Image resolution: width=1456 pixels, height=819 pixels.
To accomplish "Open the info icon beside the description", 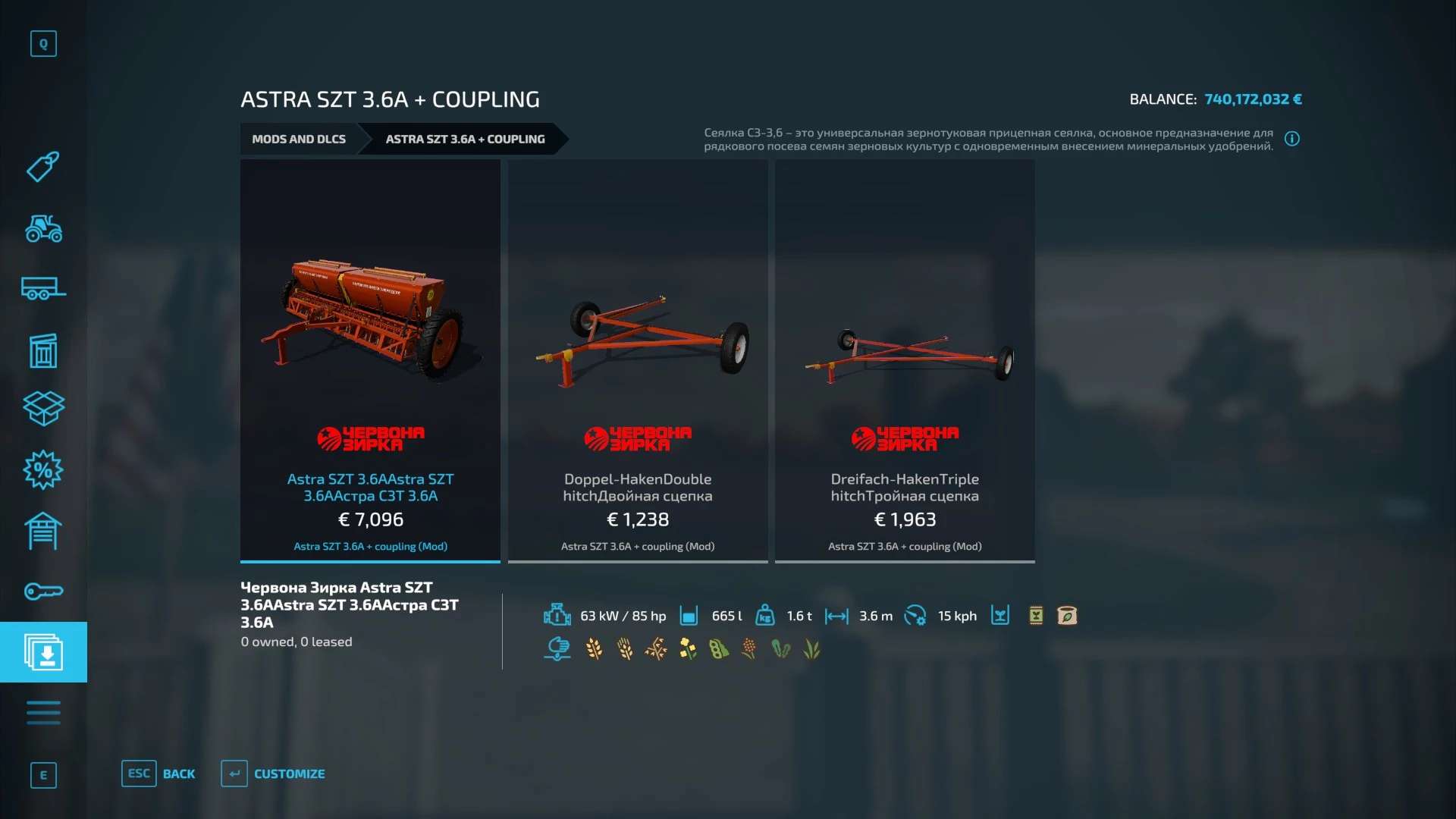I will click(x=1292, y=139).
